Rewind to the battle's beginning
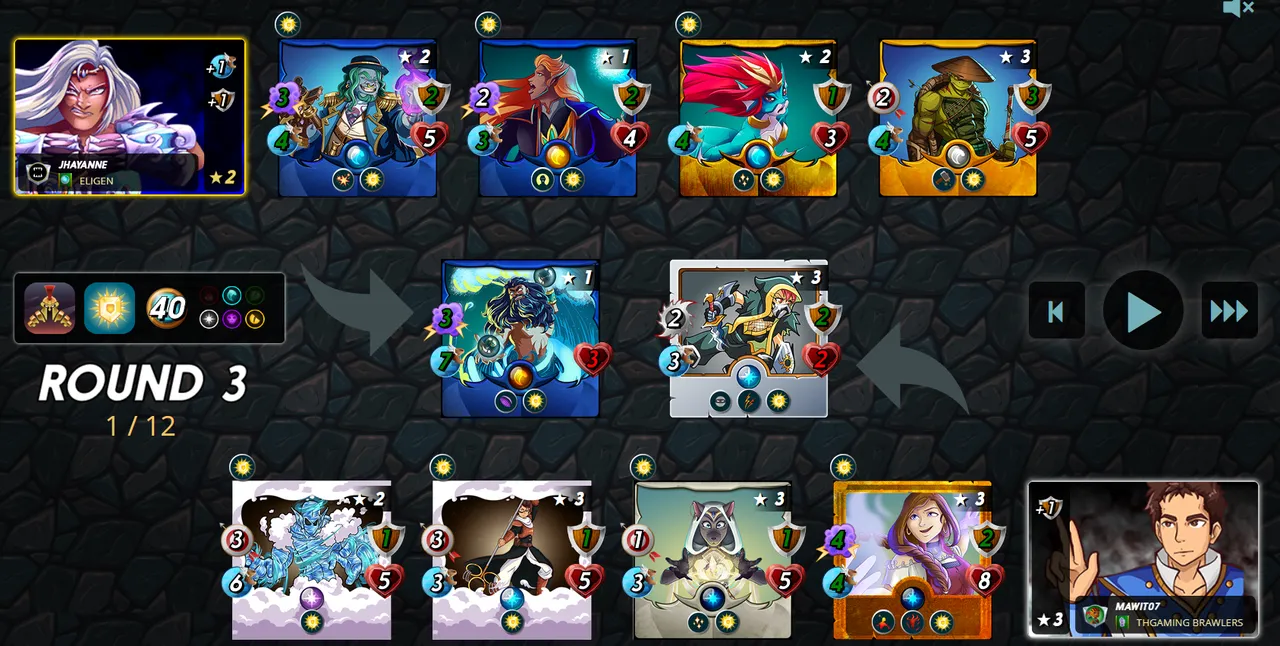 click(x=1056, y=311)
